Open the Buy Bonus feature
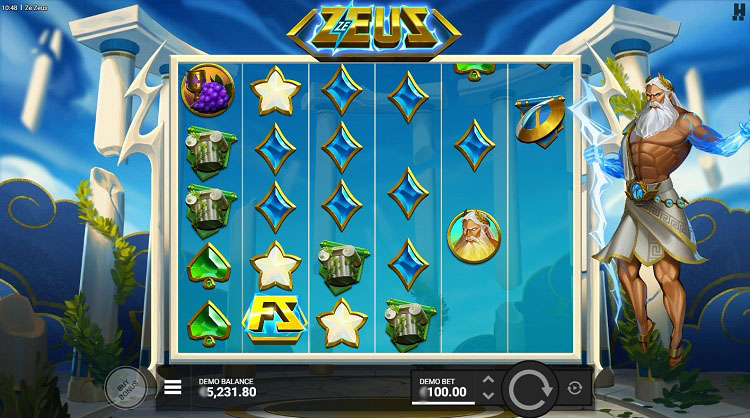 coord(124,387)
